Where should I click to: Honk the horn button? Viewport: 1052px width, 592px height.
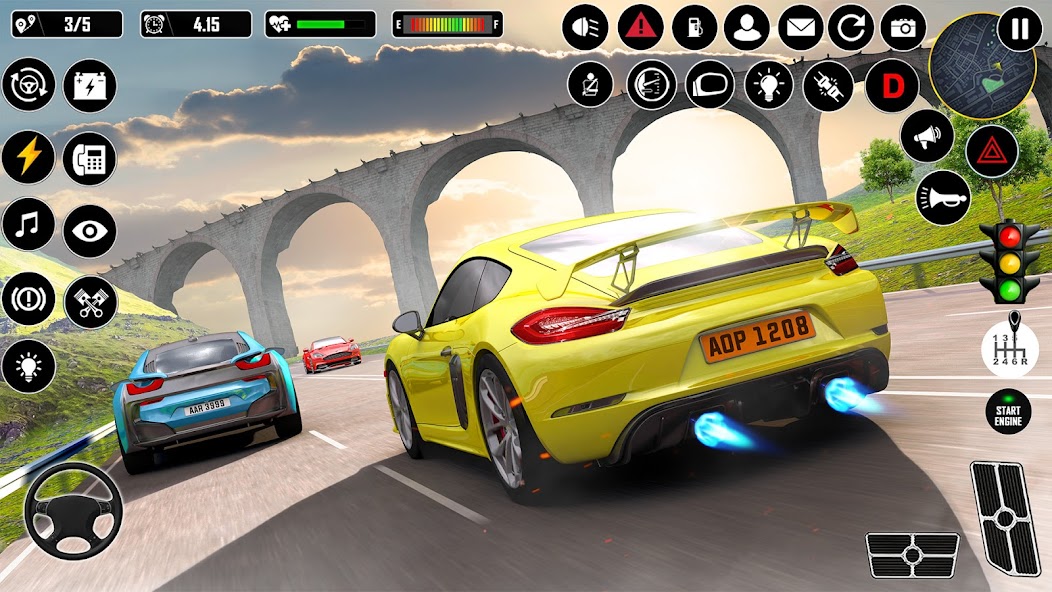pos(943,196)
